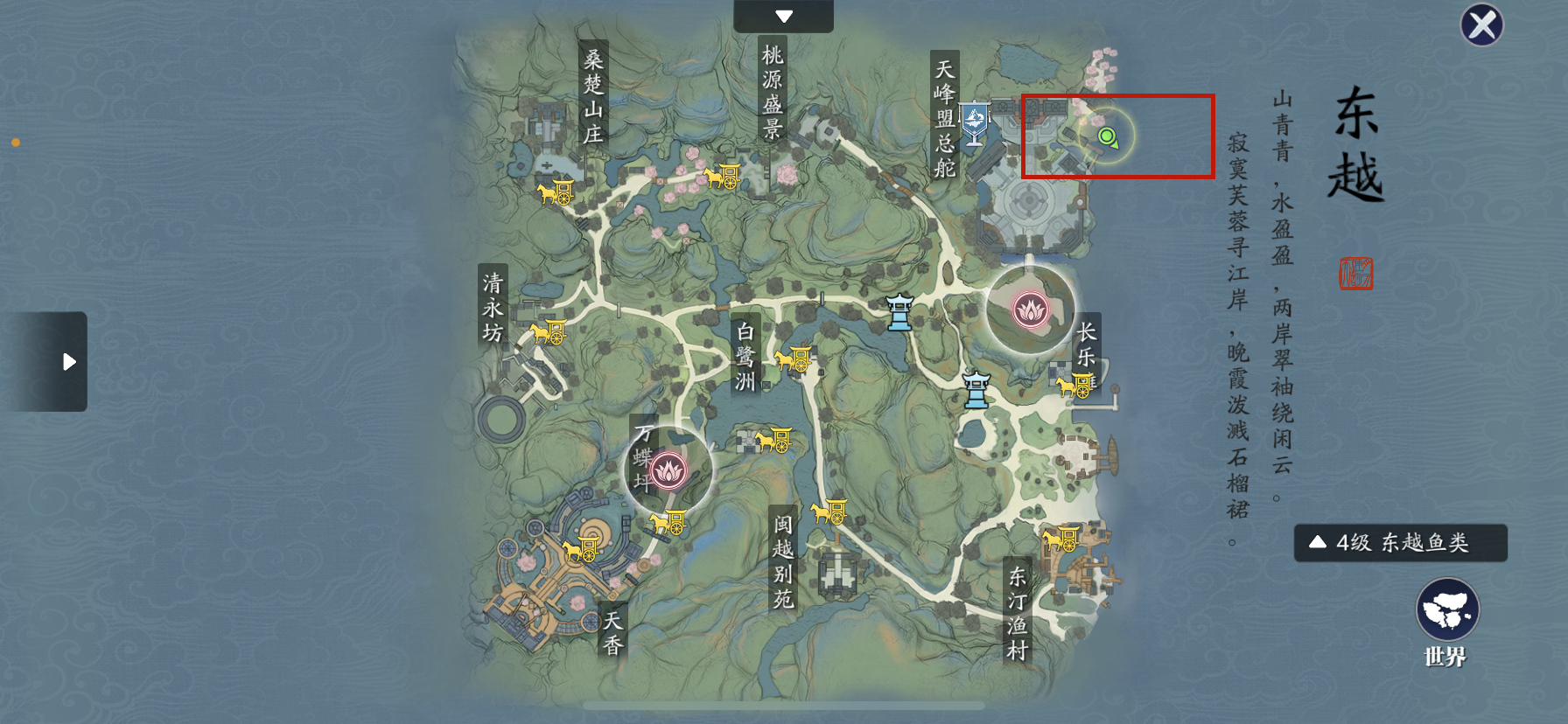Viewport: 1568px width, 724px height.
Task: Select the 天香 location label
Action: coord(612,632)
